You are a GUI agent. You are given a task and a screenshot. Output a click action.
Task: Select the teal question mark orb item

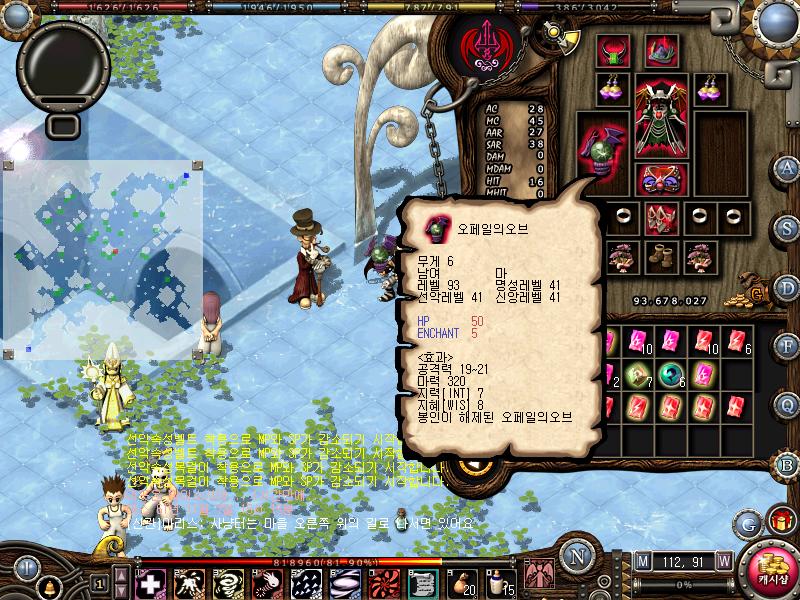coord(669,377)
